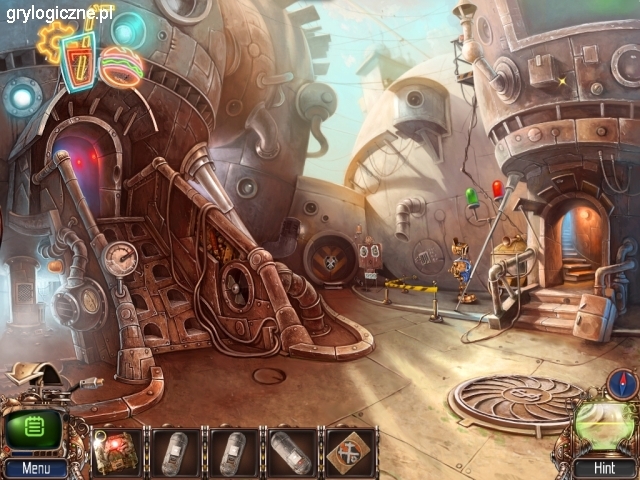Pick the diamond-shaped sign tile in inventory
The height and width of the screenshot is (480, 640).
point(350,452)
